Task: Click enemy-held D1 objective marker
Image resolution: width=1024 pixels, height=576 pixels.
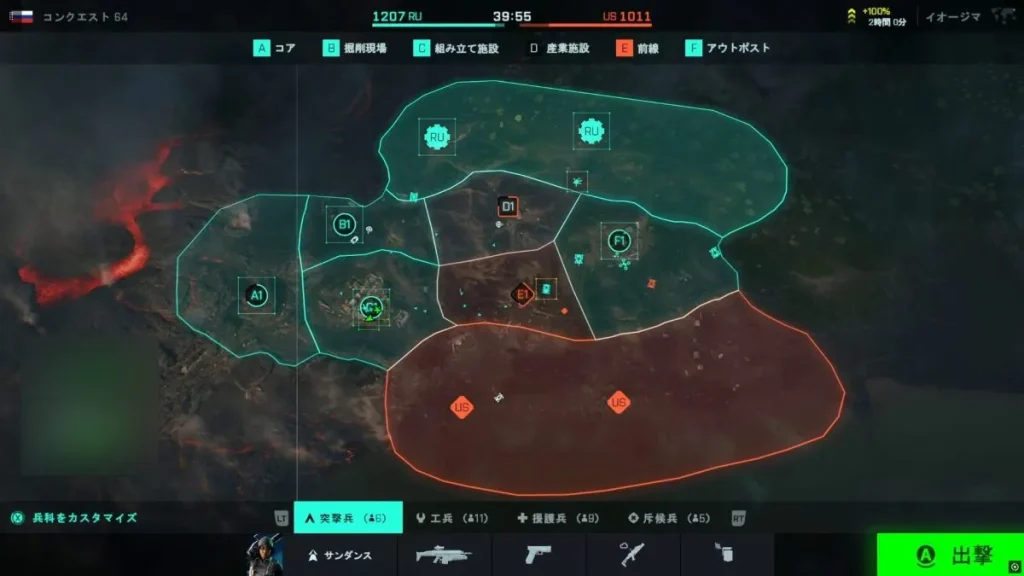Action: tap(508, 207)
